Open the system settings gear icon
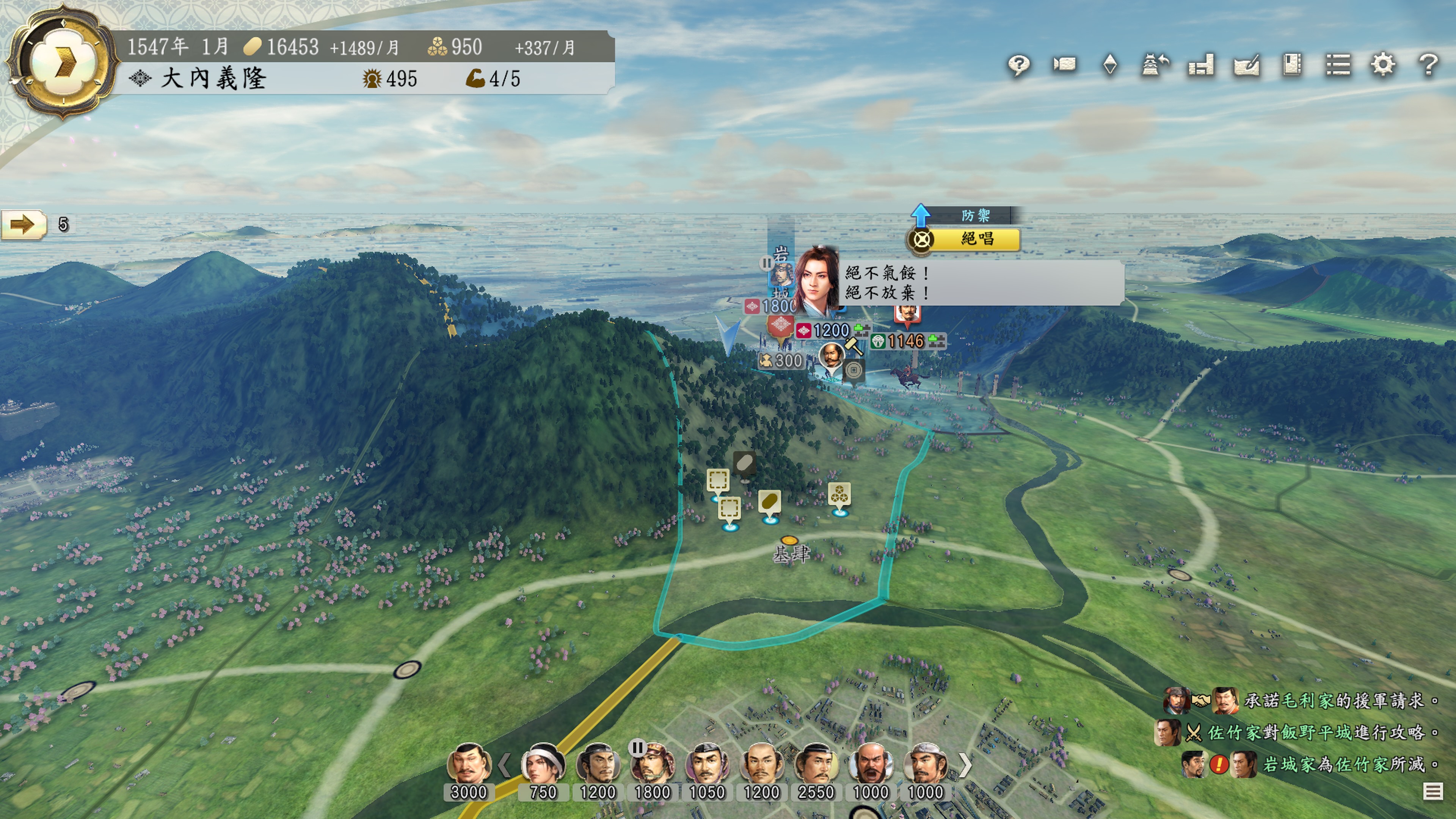 coord(1382,65)
